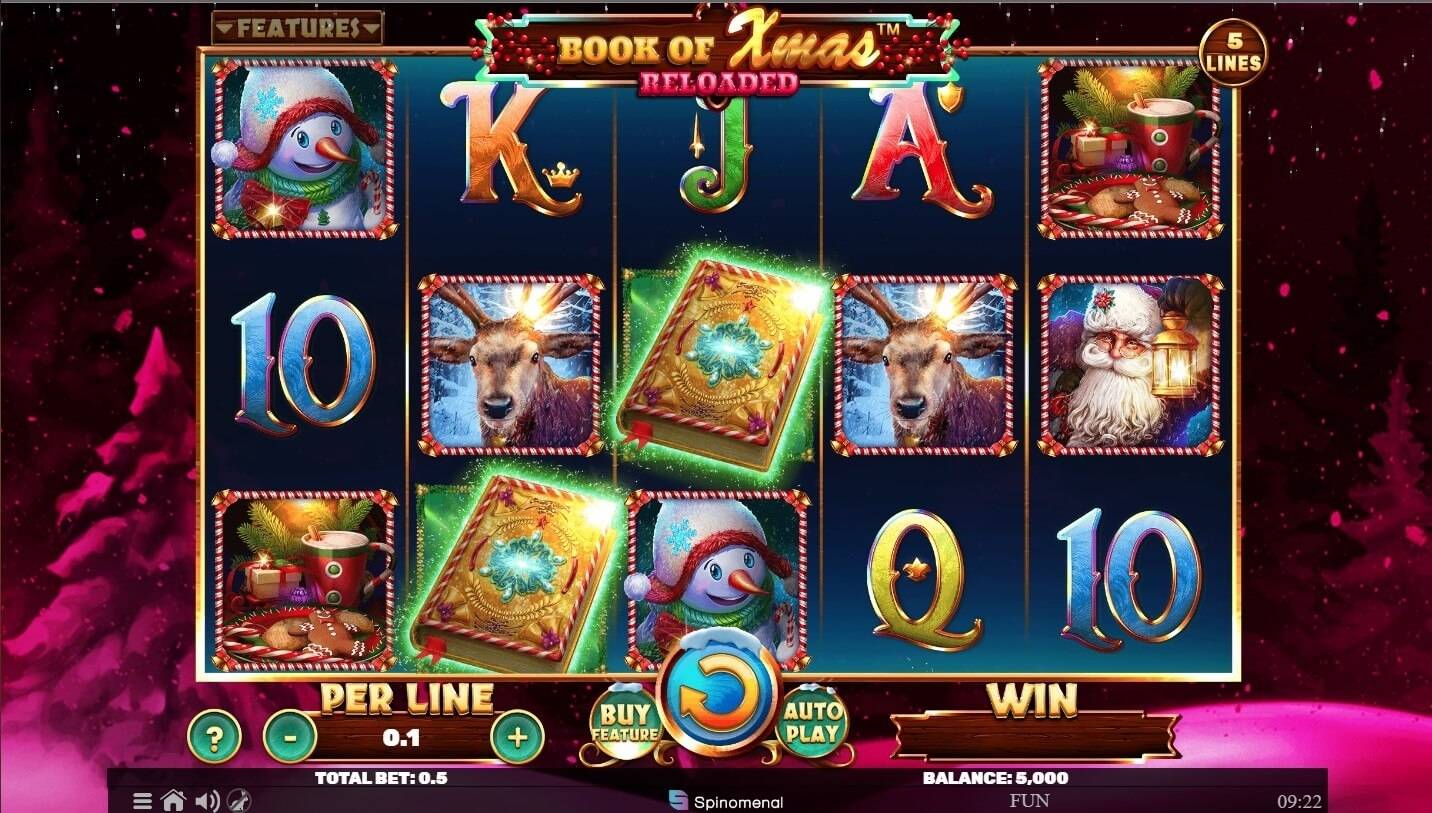1432x813 pixels.
Task: Mute game sound with the speaker icon
Action: [206, 800]
